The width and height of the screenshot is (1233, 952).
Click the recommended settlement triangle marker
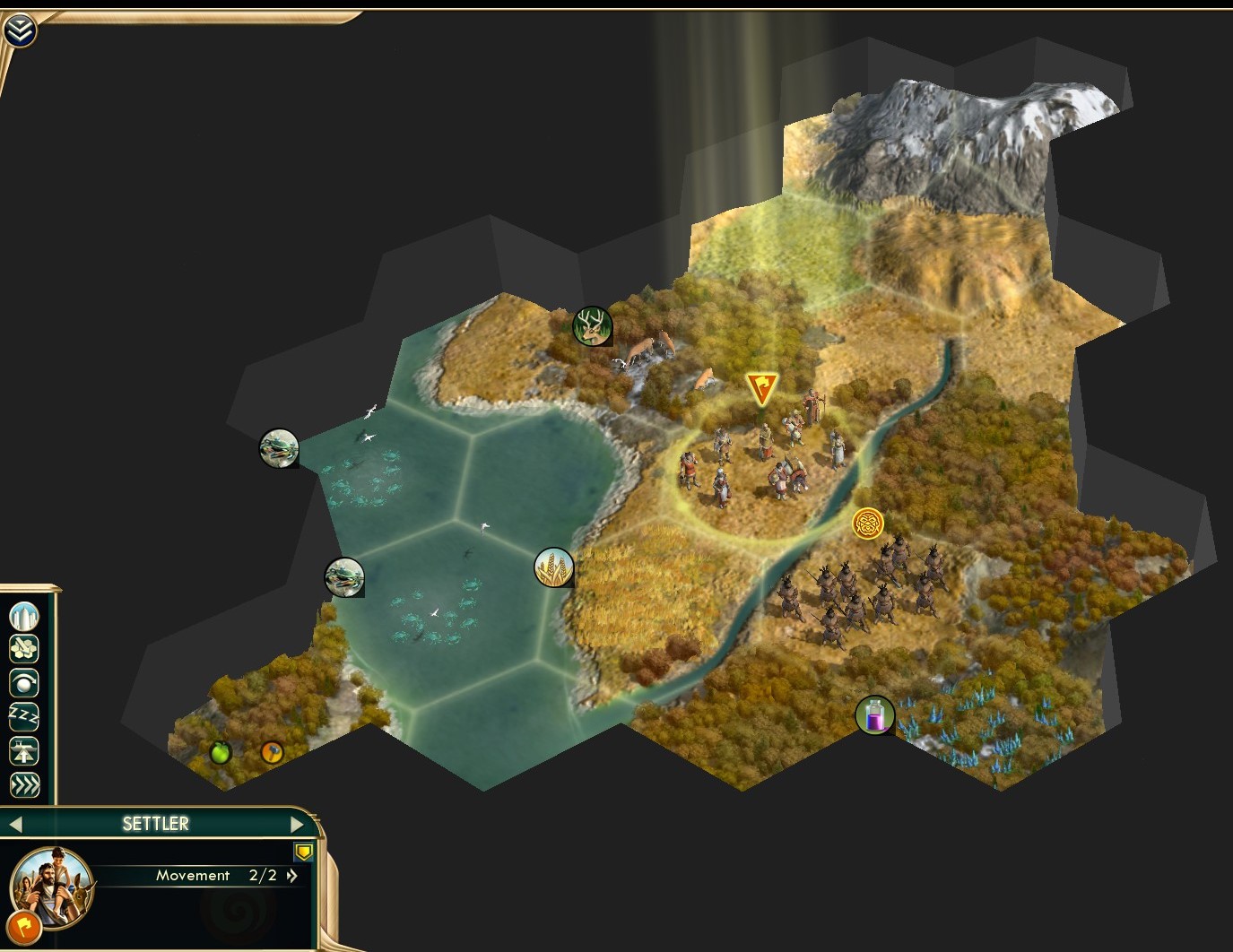click(761, 385)
